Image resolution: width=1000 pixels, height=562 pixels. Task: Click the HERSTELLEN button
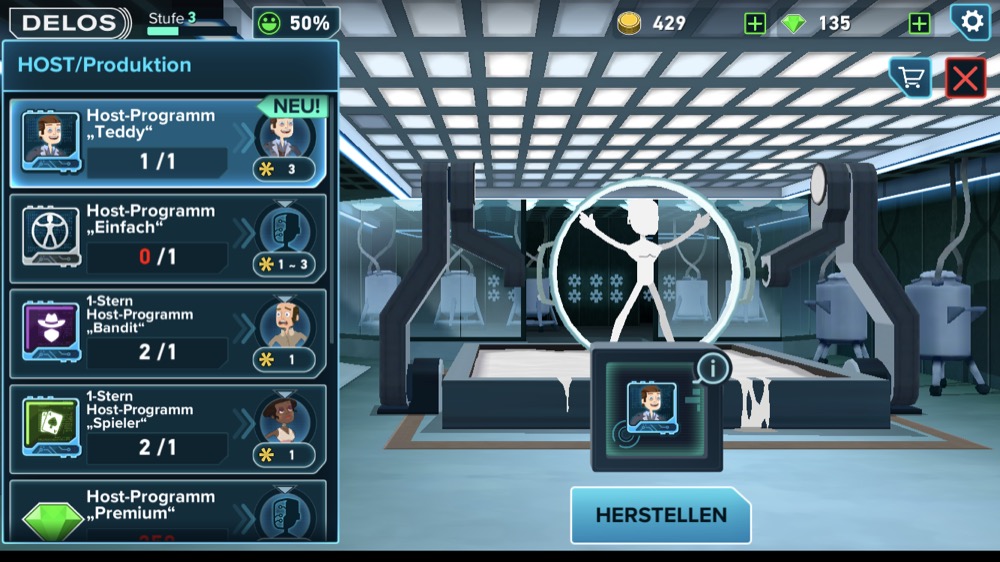(660, 515)
